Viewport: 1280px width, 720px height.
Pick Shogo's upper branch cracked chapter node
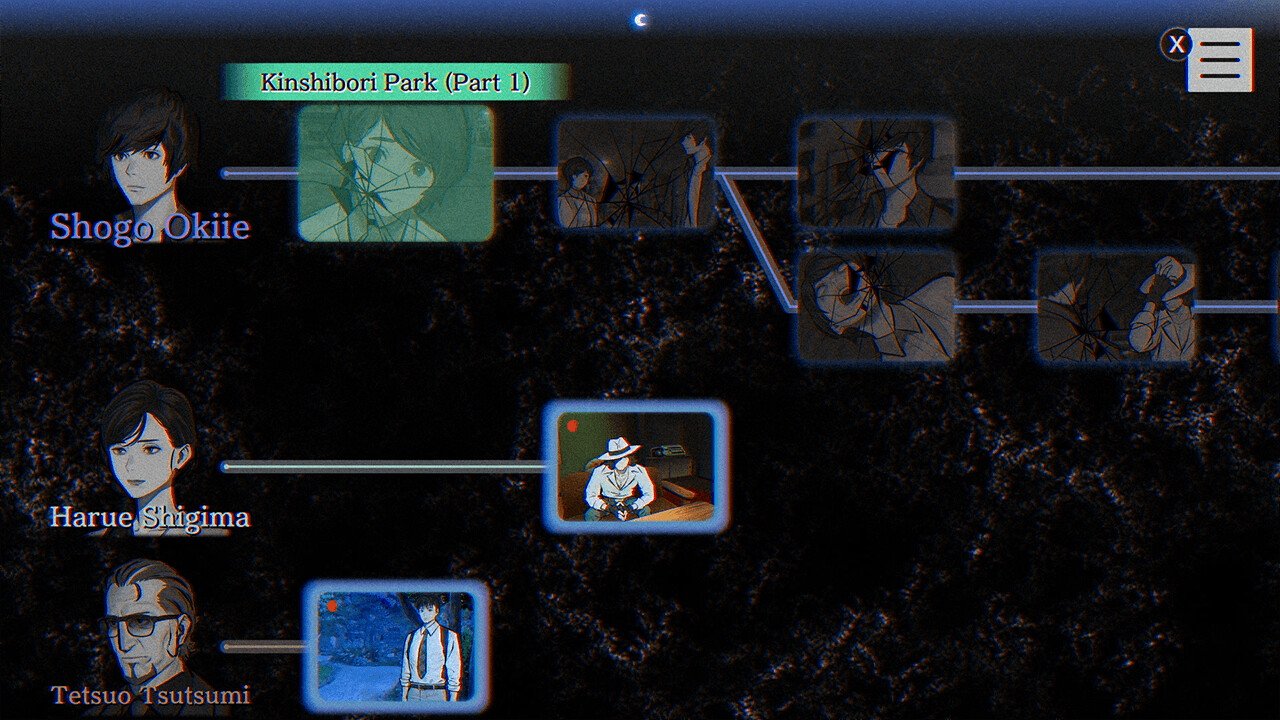(x=875, y=173)
